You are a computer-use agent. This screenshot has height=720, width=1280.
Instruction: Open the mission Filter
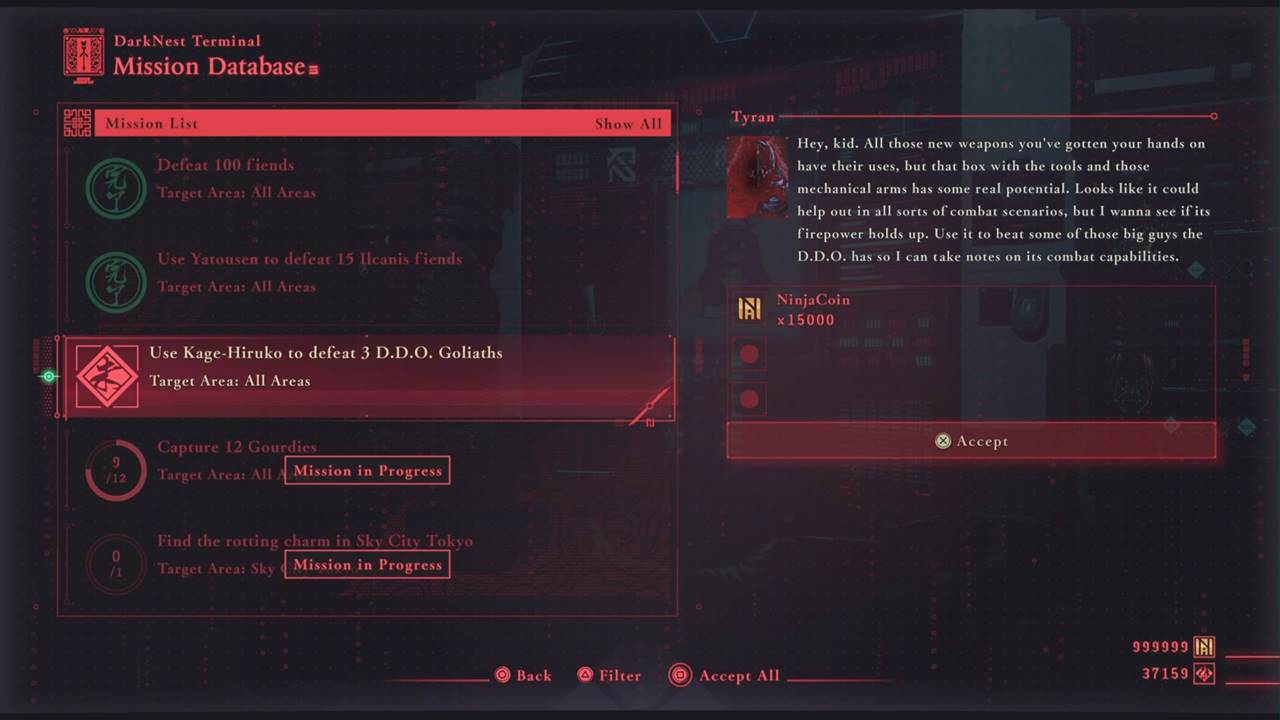[608, 676]
